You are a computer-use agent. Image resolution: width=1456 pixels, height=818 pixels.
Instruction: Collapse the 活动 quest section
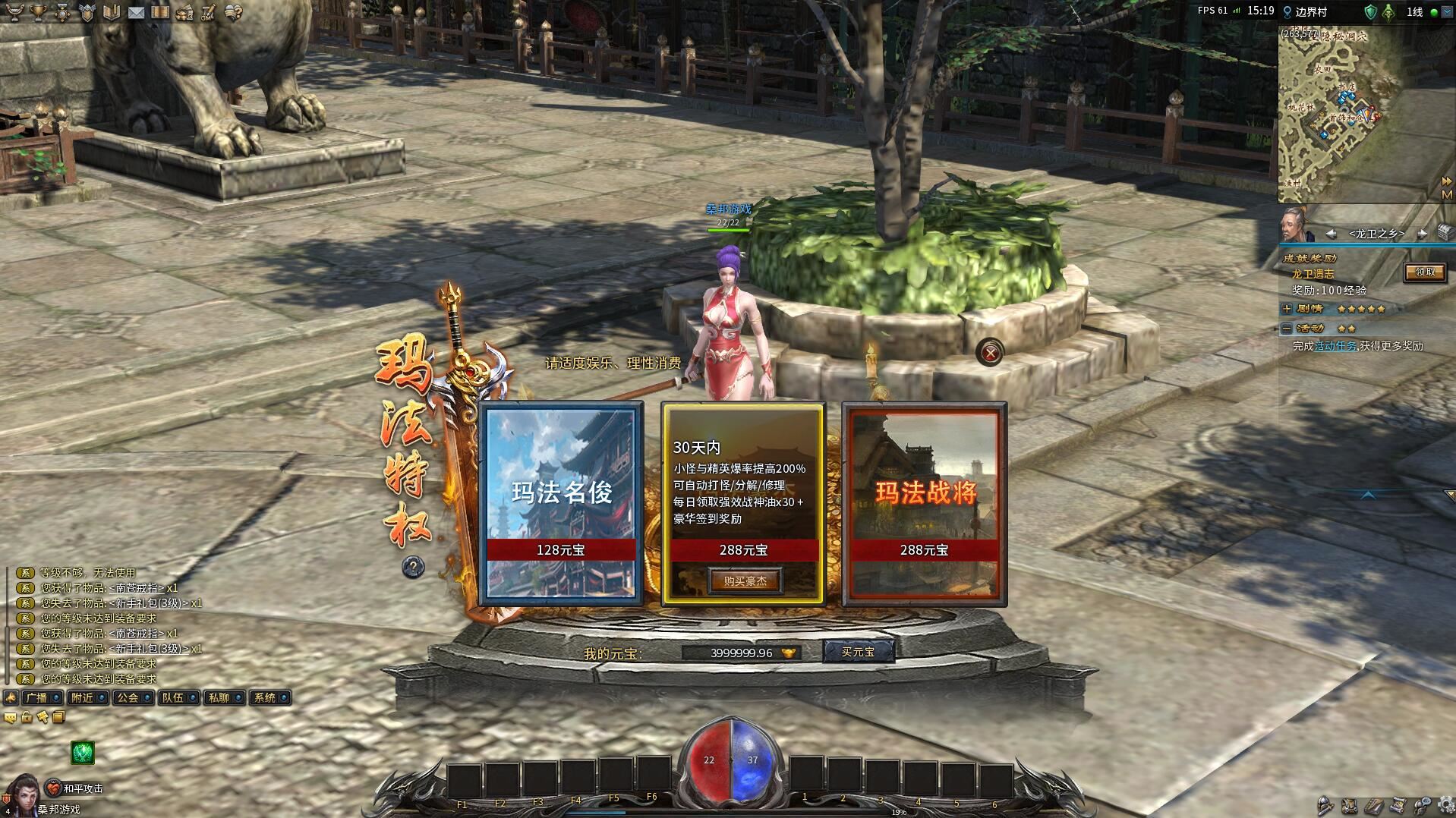click(x=1287, y=329)
